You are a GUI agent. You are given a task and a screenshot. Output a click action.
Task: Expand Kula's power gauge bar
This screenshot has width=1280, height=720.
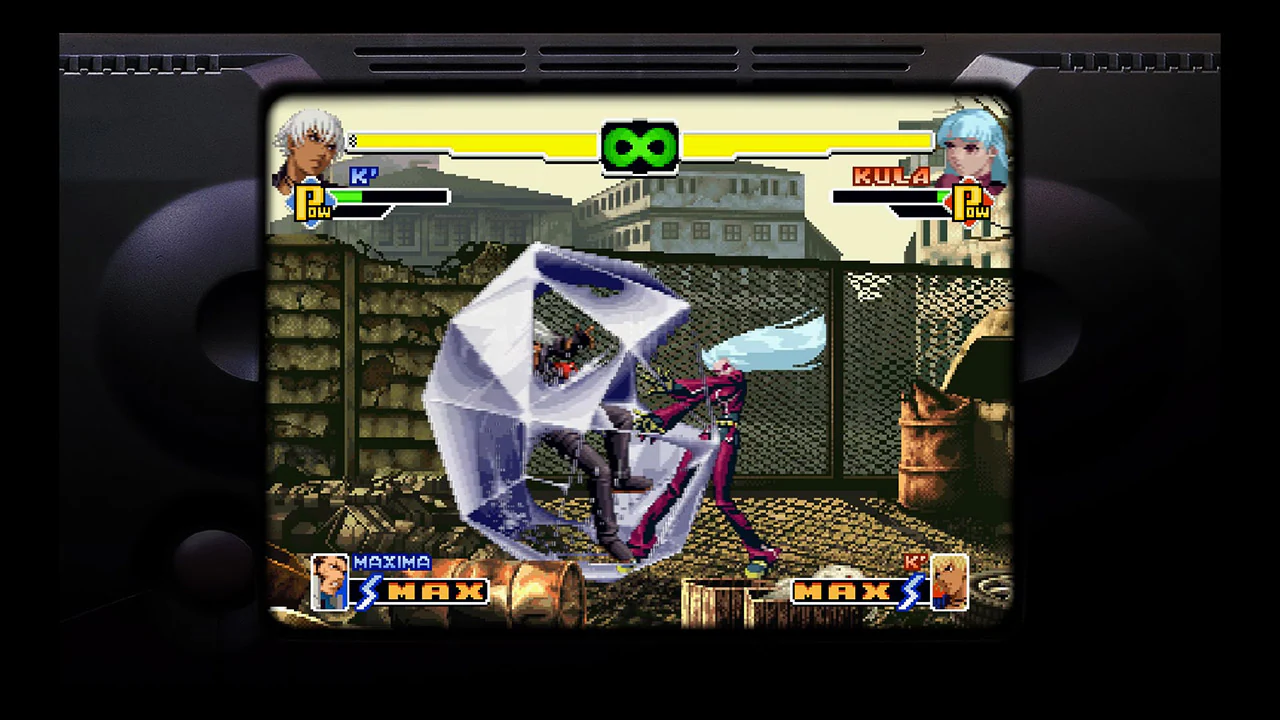tap(885, 196)
